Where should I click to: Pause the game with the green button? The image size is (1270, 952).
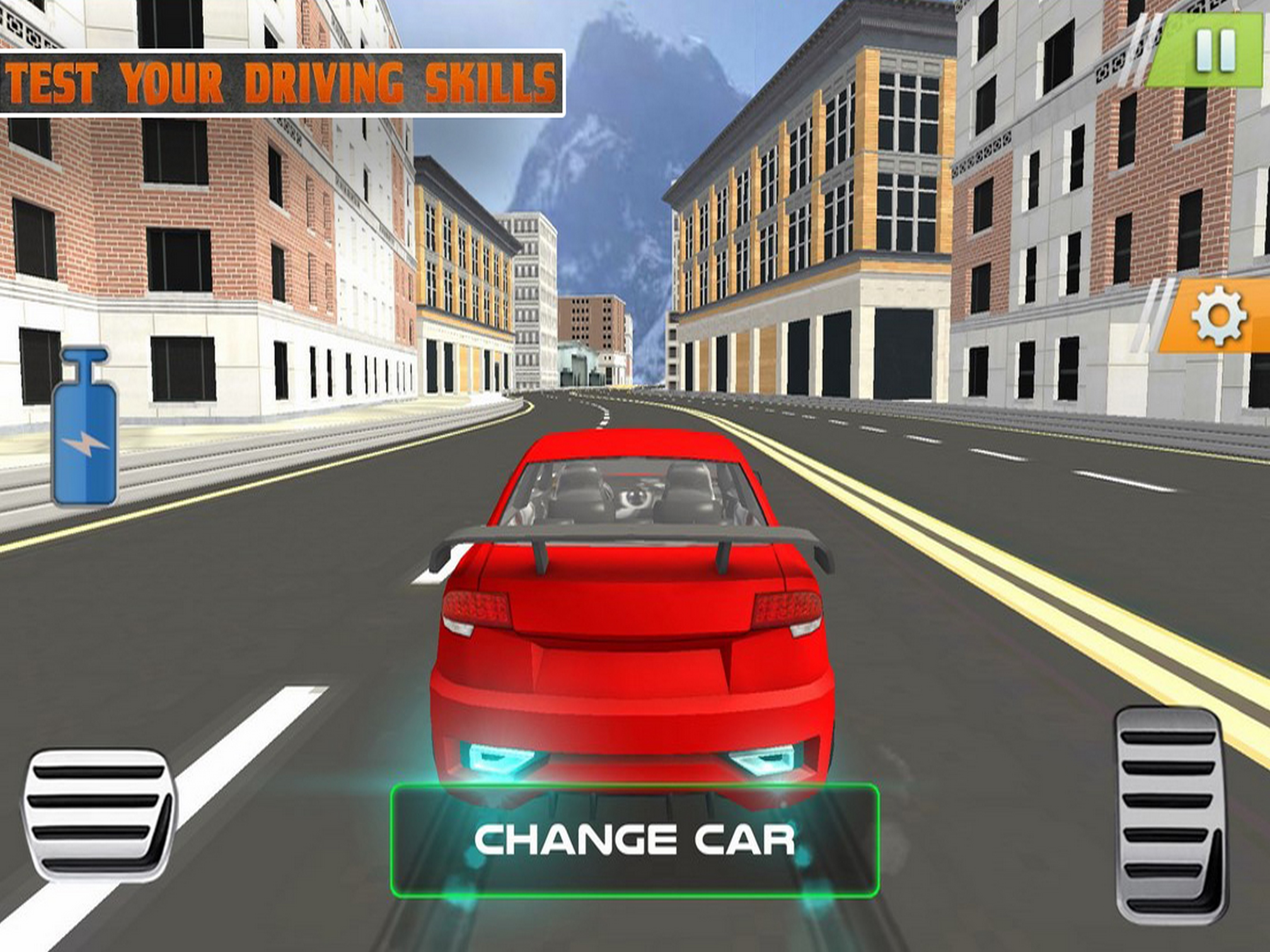(x=1215, y=52)
